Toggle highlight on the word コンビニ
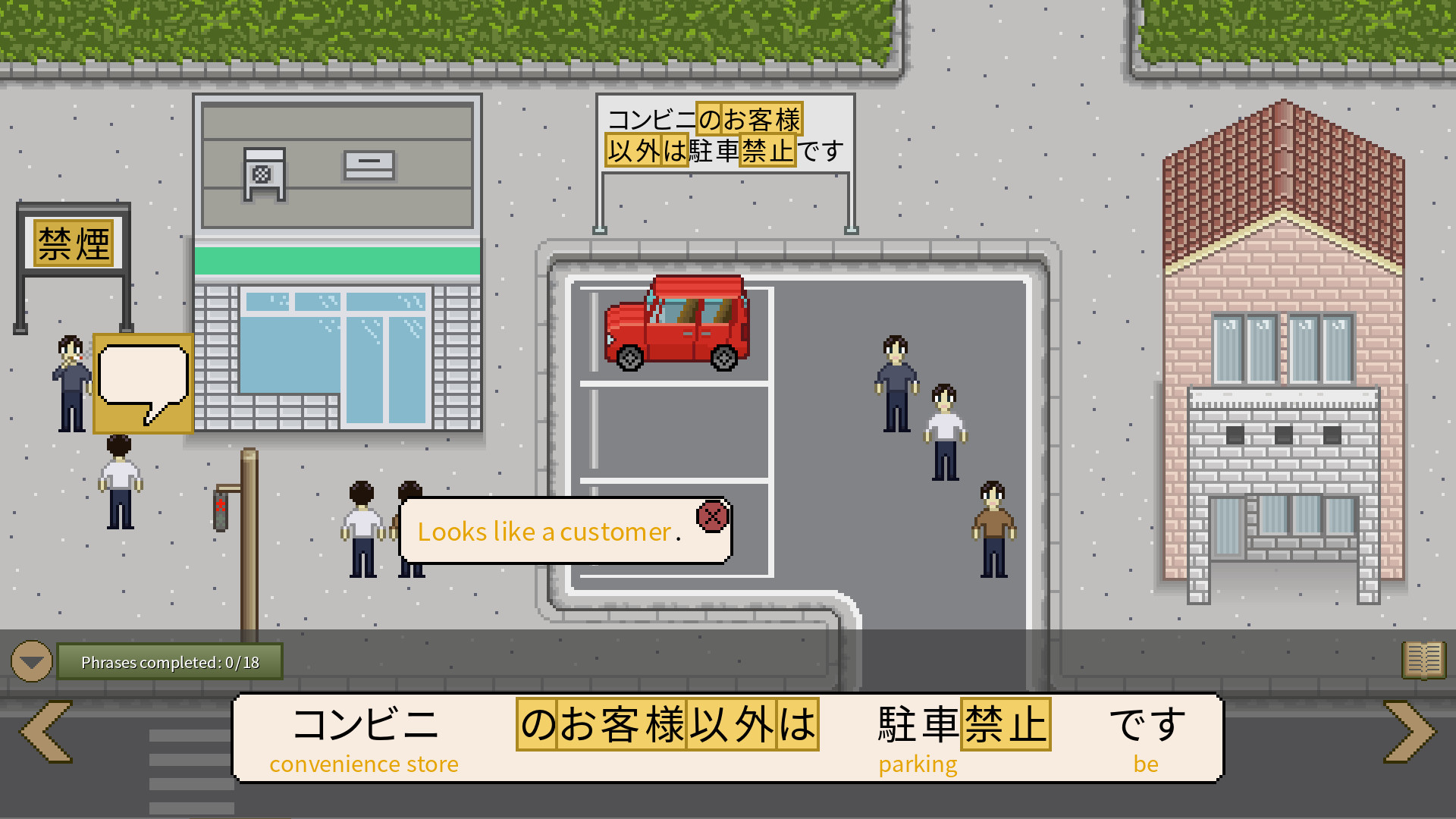 click(368, 724)
